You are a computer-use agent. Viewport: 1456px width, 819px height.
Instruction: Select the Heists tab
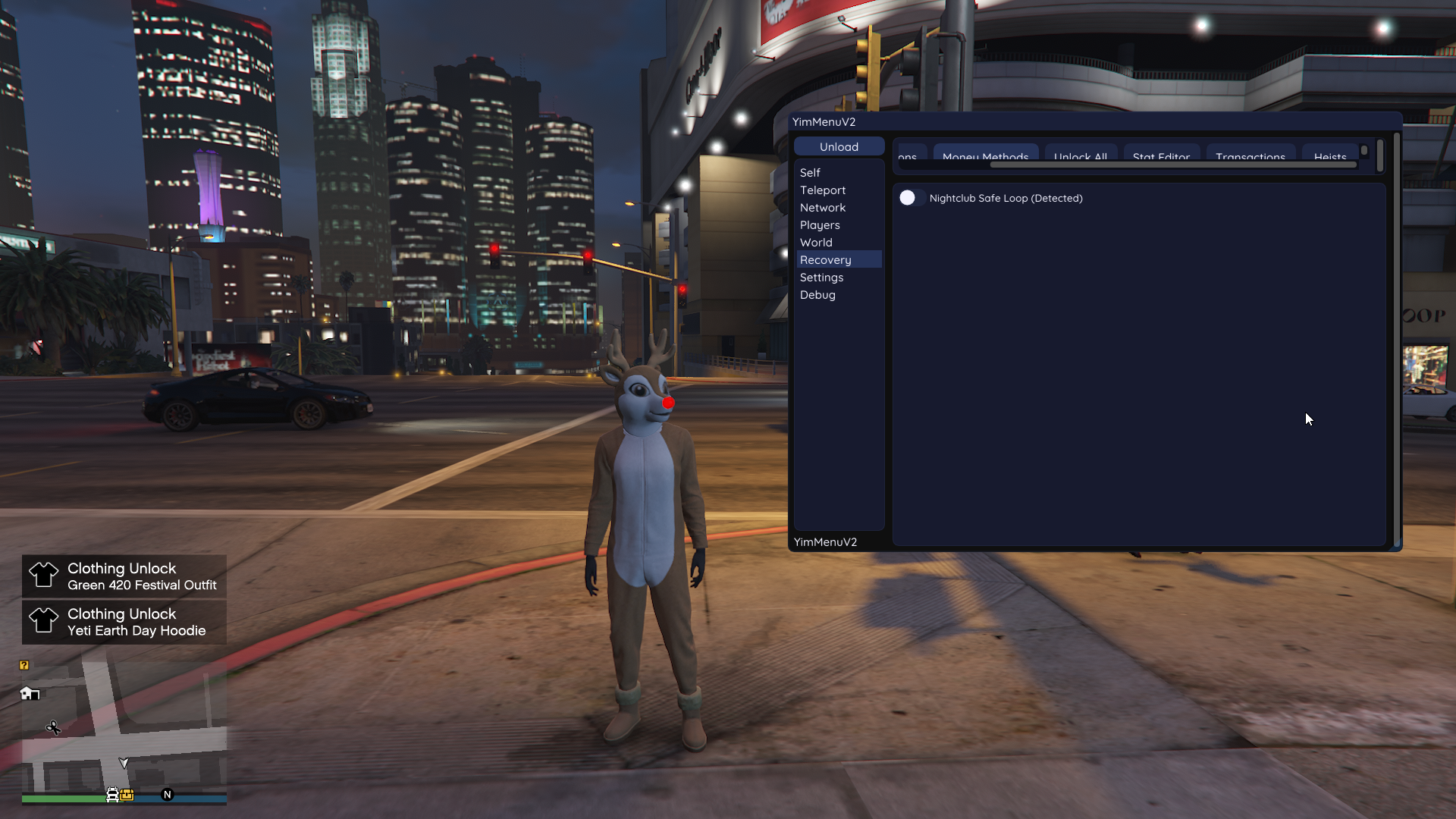(1332, 155)
